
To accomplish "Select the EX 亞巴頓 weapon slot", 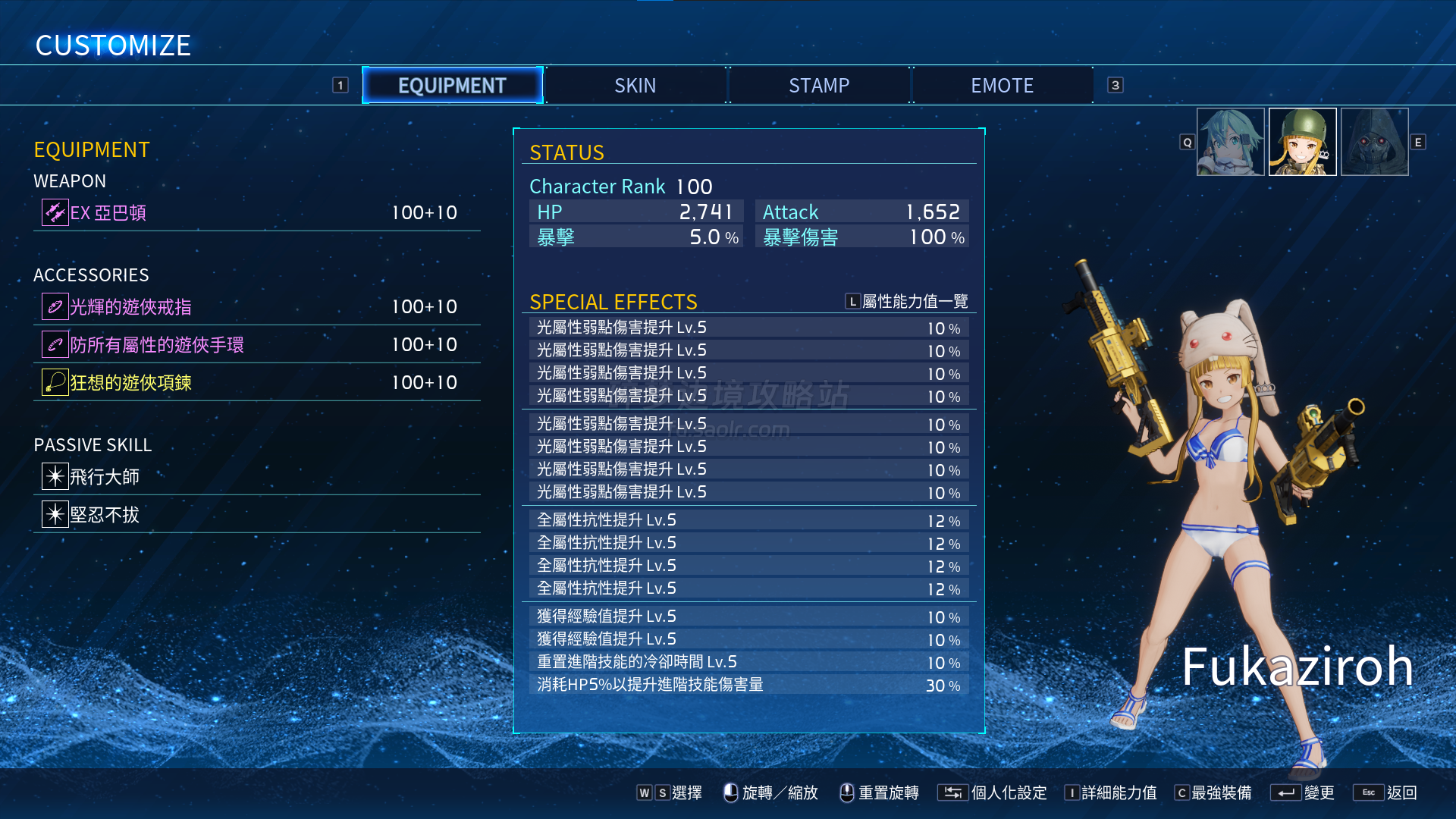I will [256, 212].
